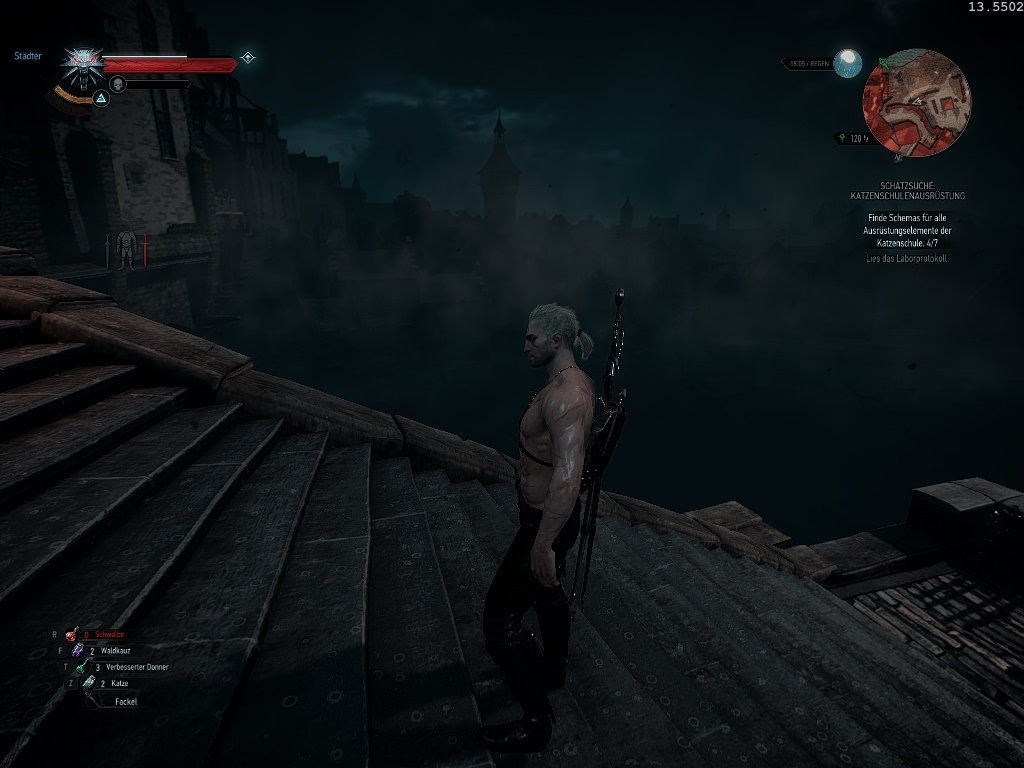Click the rain weather icon
The height and width of the screenshot is (768, 1024).
[849, 63]
